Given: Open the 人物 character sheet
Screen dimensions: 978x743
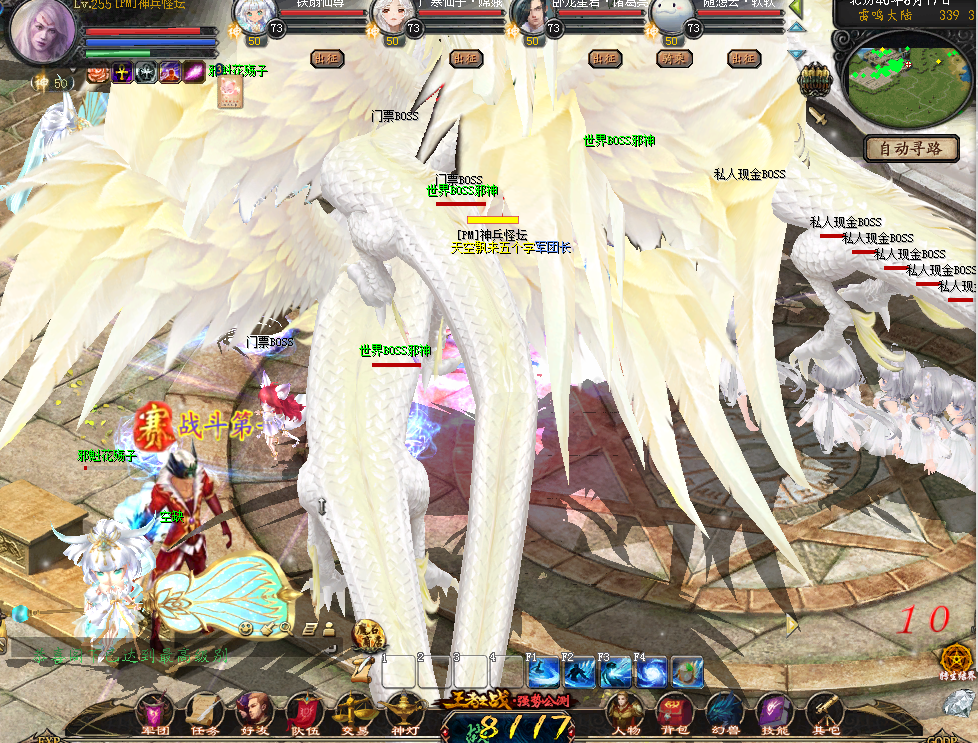Looking at the screenshot, I should [x=626, y=712].
